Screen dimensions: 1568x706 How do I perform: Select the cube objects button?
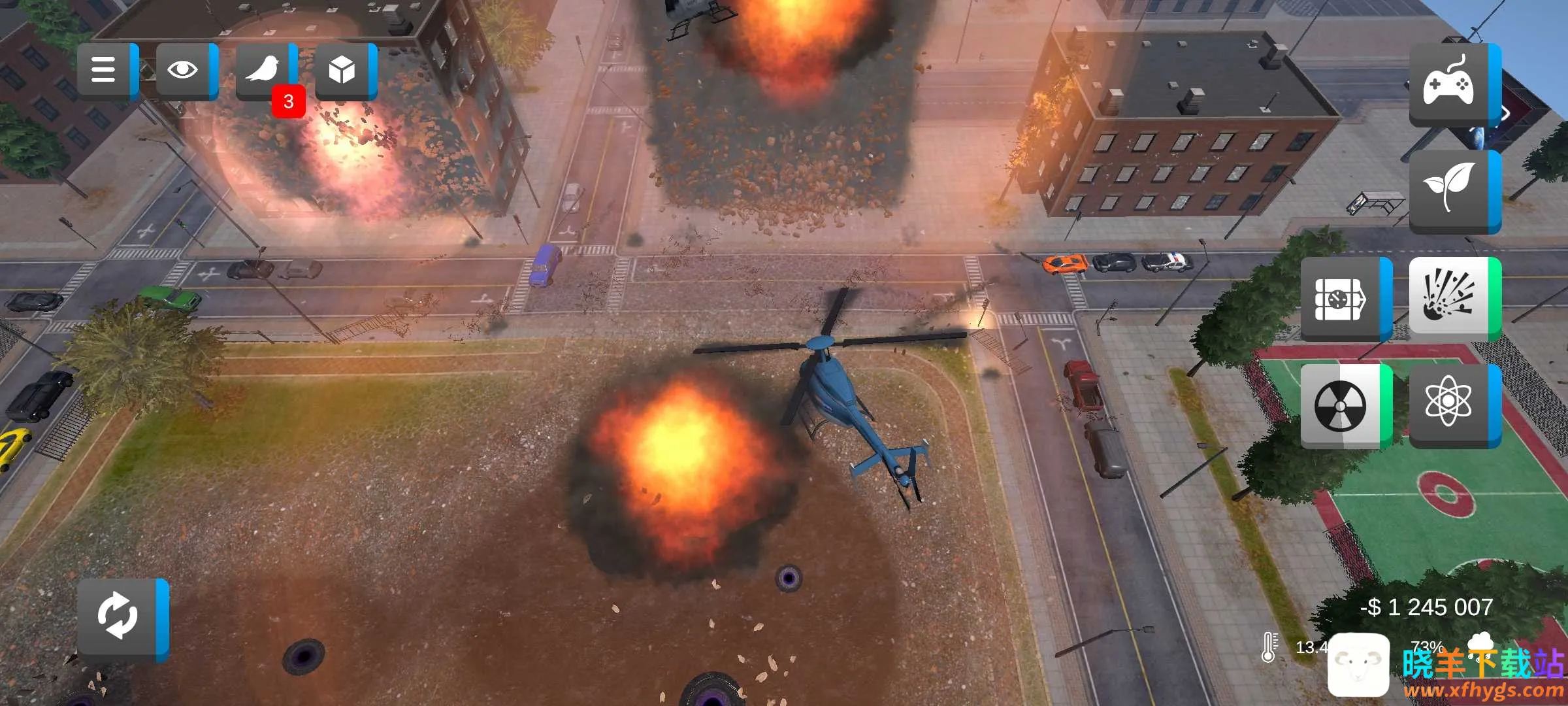pyautogui.click(x=342, y=70)
